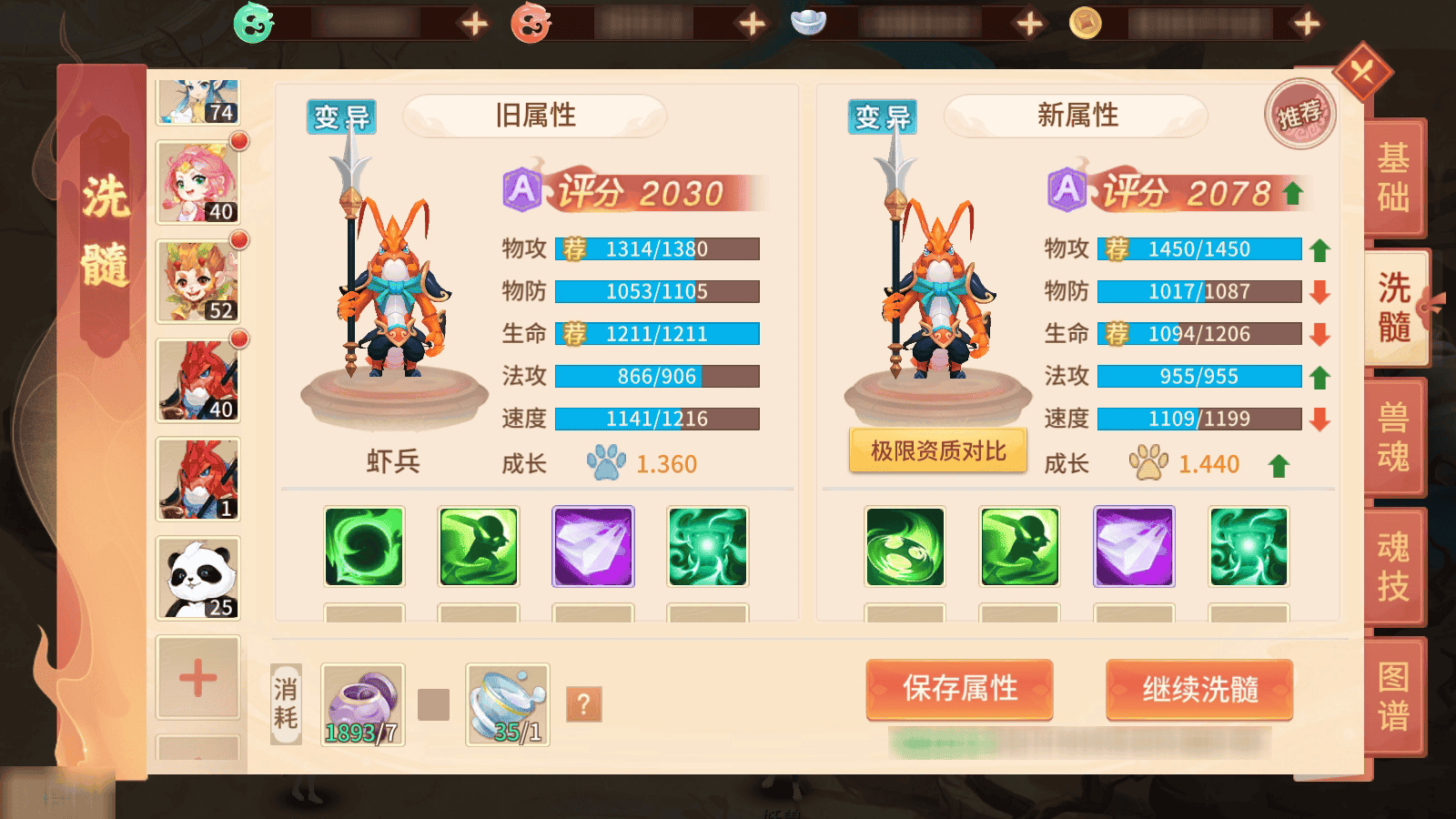Click the 继续洗髓 continue wash button
This screenshot has width=1456, height=819.
(x=1198, y=691)
